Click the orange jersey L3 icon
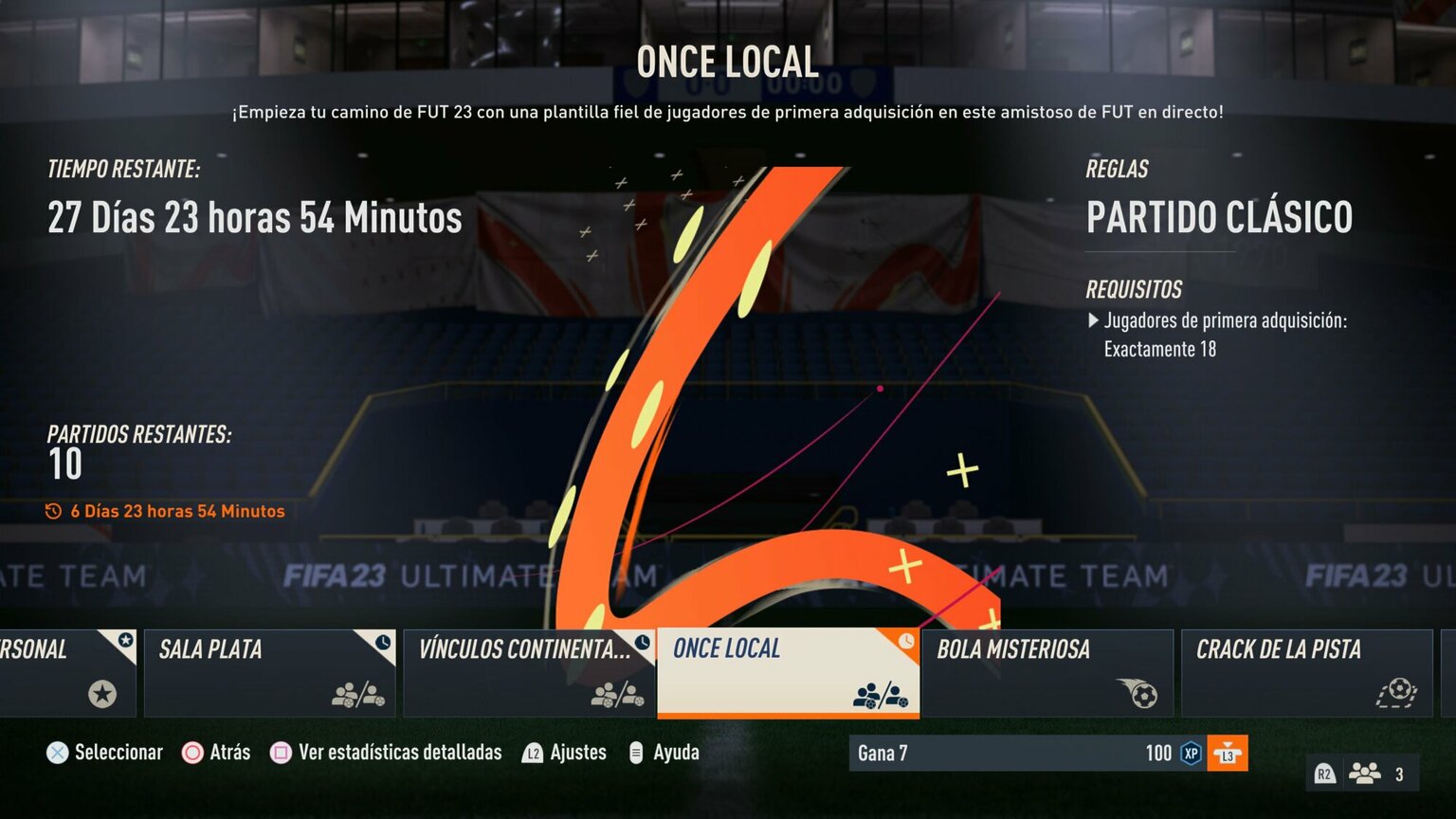Image resolution: width=1456 pixels, height=819 pixels. click(1227, 753)
